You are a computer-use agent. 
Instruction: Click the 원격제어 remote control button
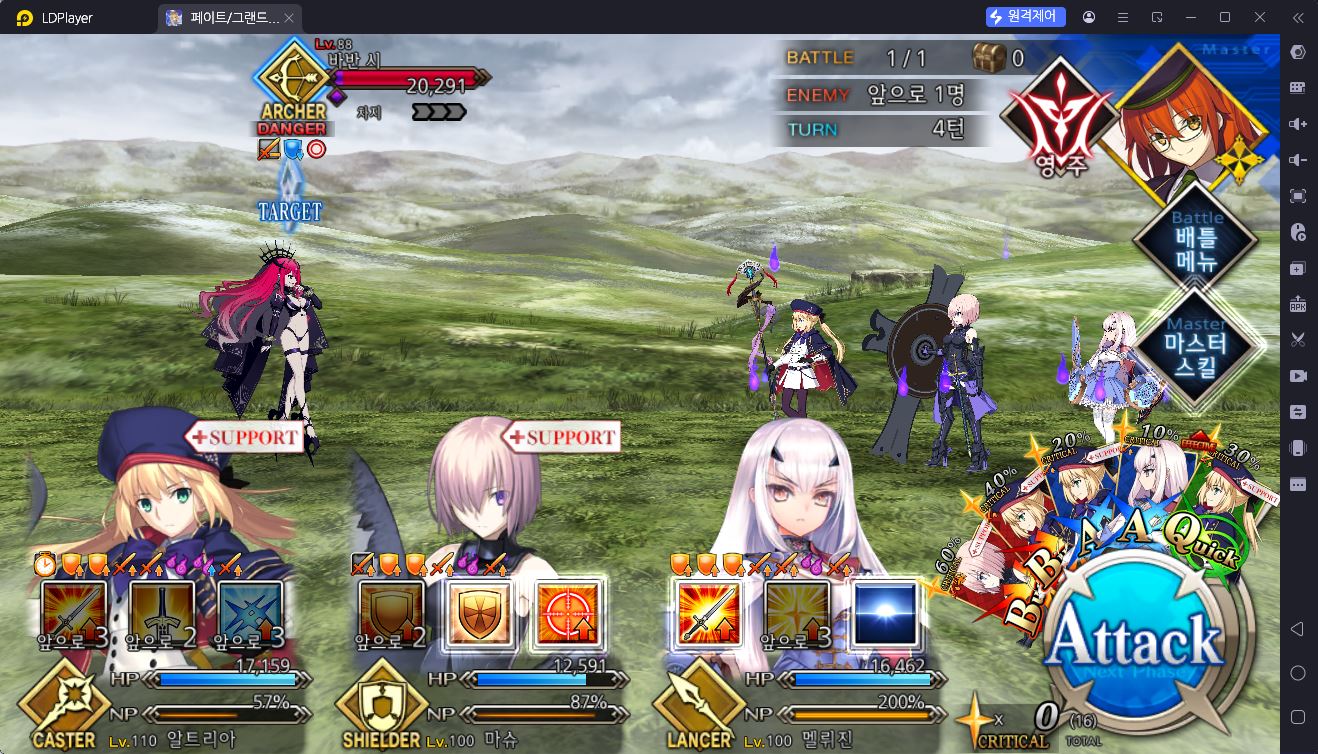click(1026, 17)
